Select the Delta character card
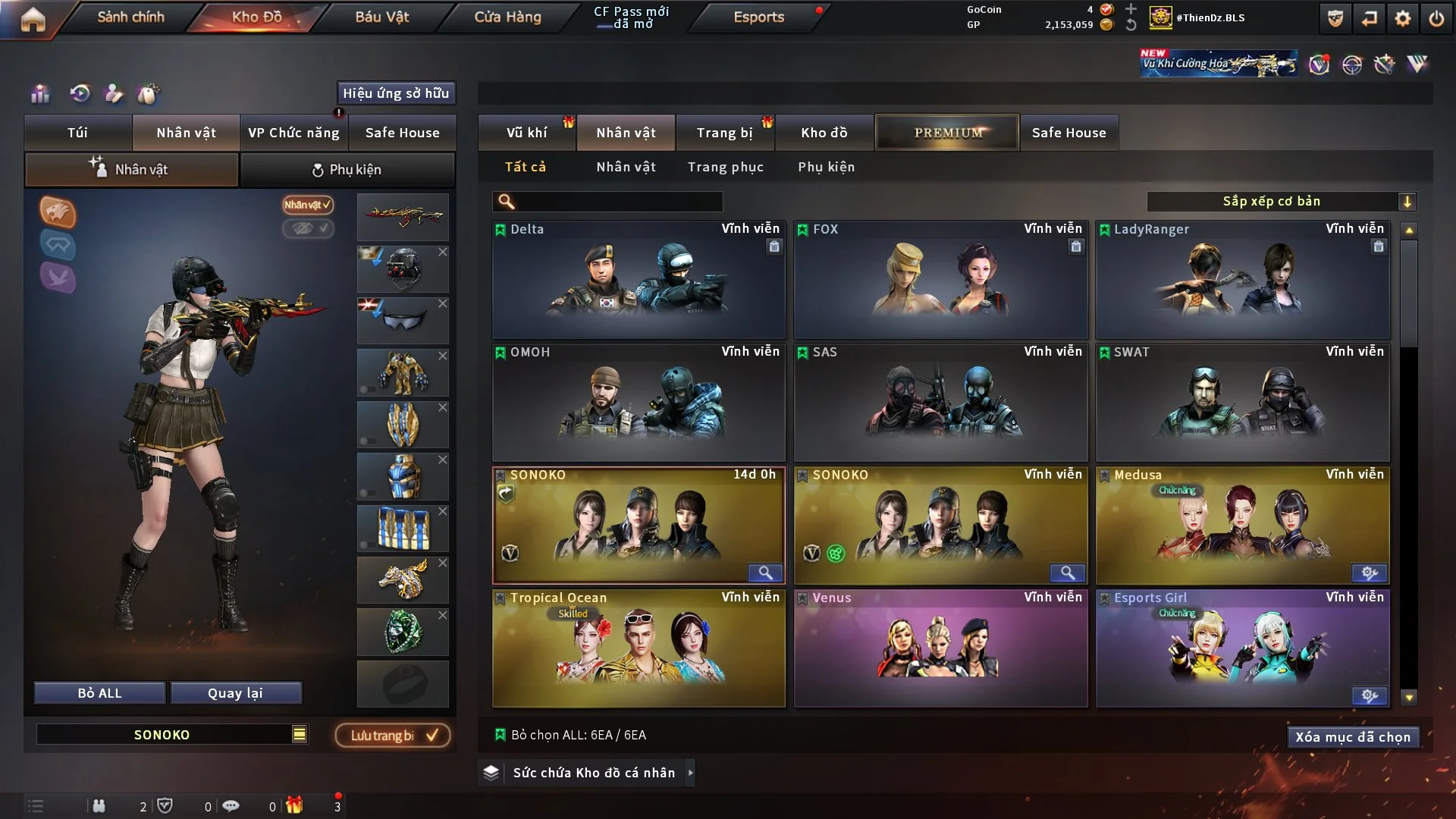The height and width of the screenshot is (819, 1456). (x=639, y=281)
